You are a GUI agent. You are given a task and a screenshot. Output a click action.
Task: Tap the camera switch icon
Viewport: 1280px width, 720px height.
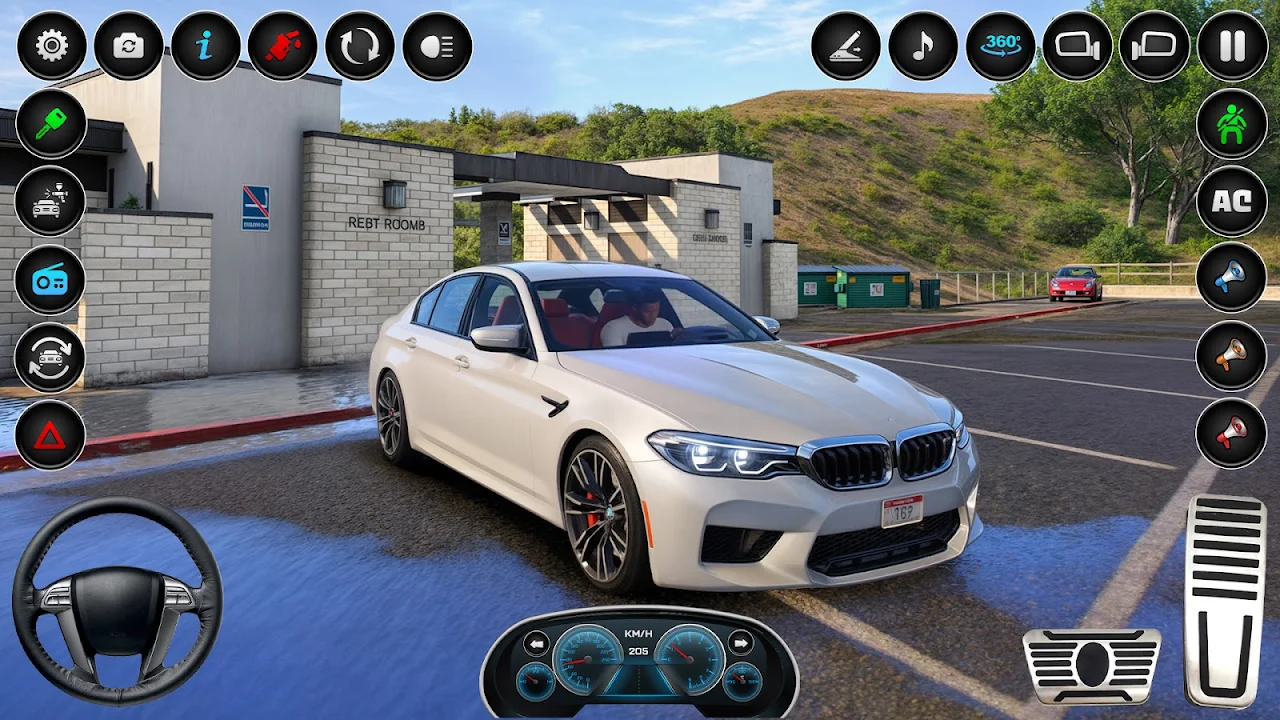point(128,46)
